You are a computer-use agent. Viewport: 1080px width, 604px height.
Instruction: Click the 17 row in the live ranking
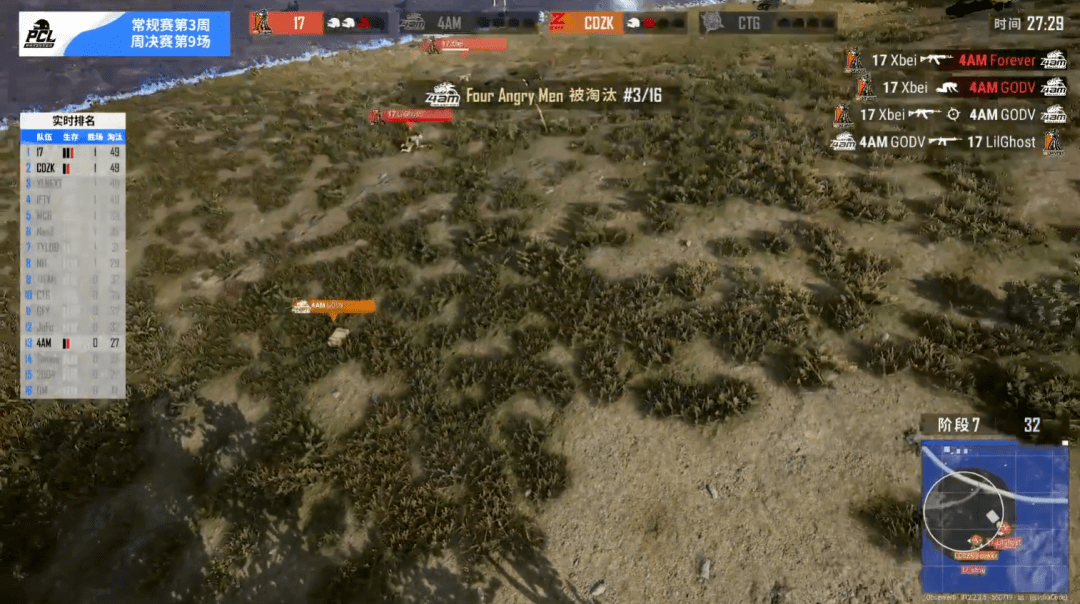click(x=74, y=152)
